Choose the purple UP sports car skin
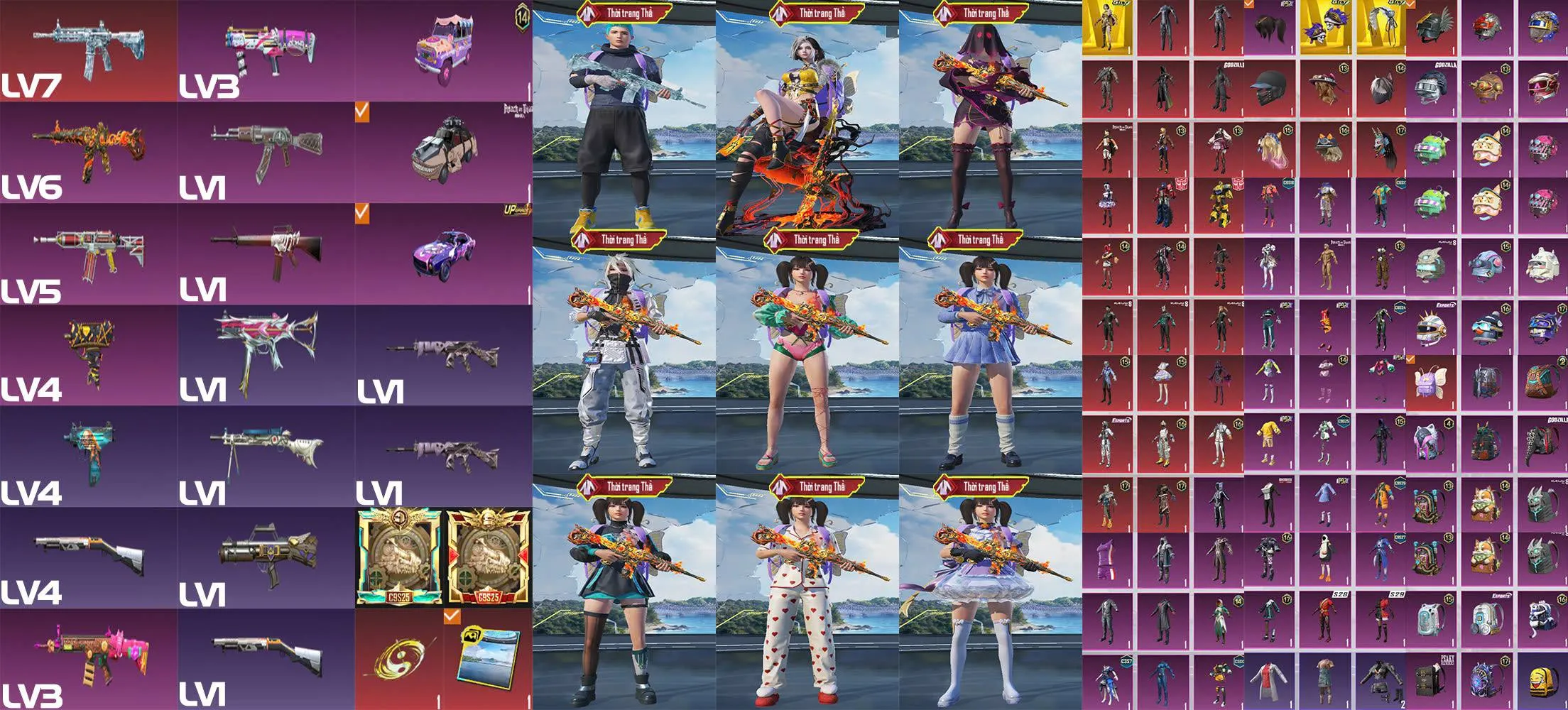The image size is (1568, 710). click(x=444, y=253)
